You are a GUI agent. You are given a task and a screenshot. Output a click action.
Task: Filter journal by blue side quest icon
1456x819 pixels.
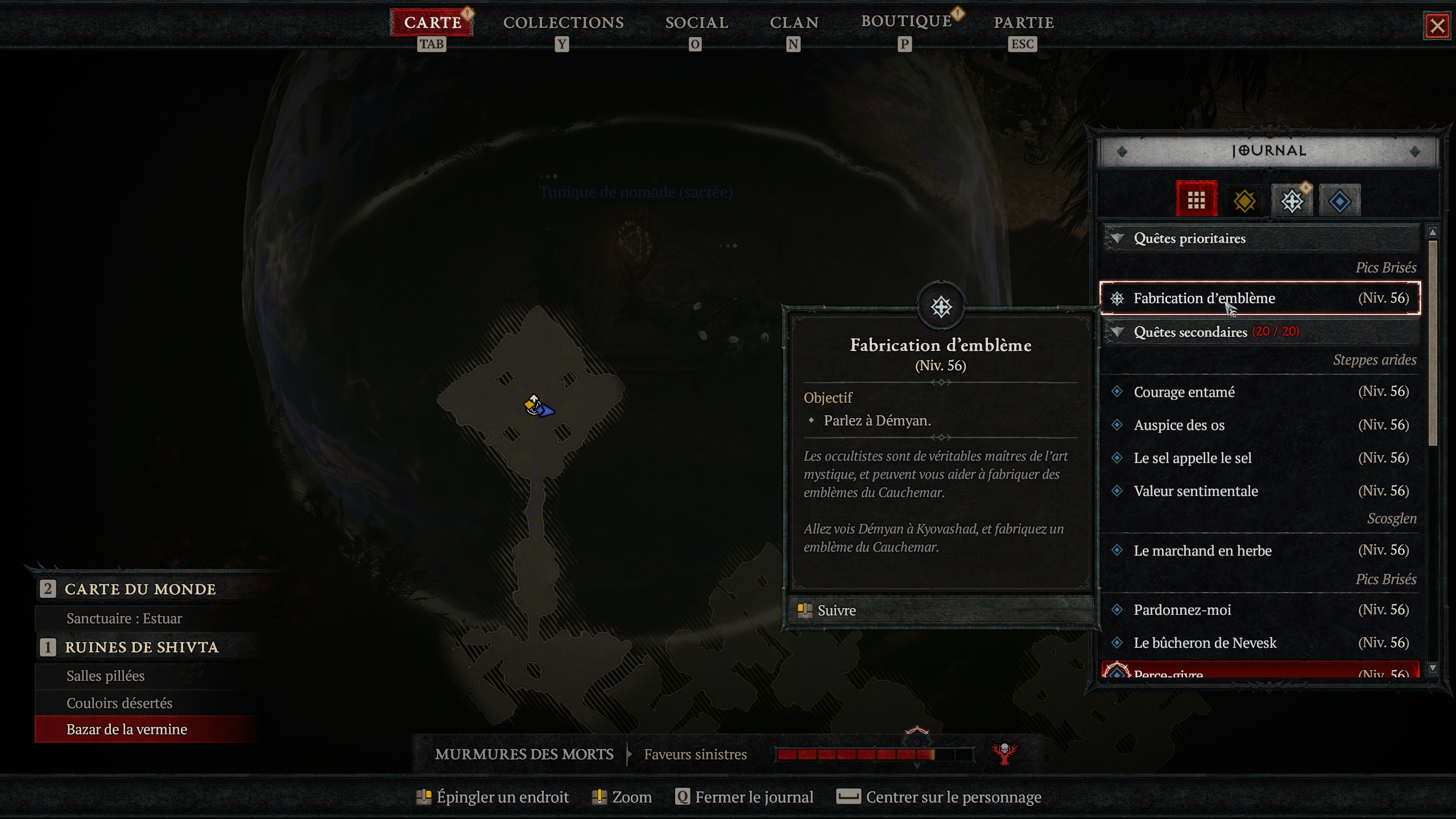[1339, 201]
